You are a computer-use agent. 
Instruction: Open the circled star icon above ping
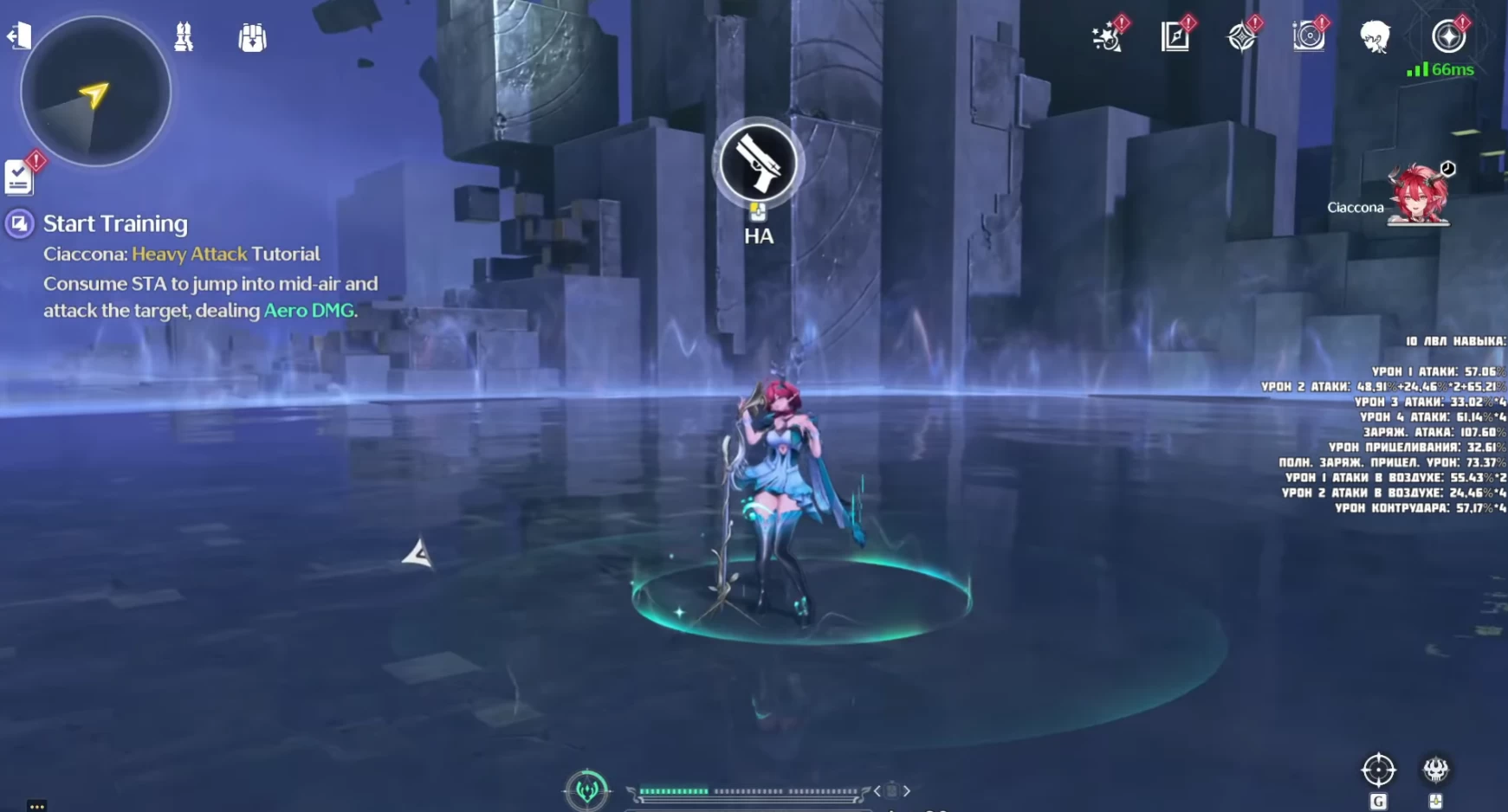tap(1448, 36)
